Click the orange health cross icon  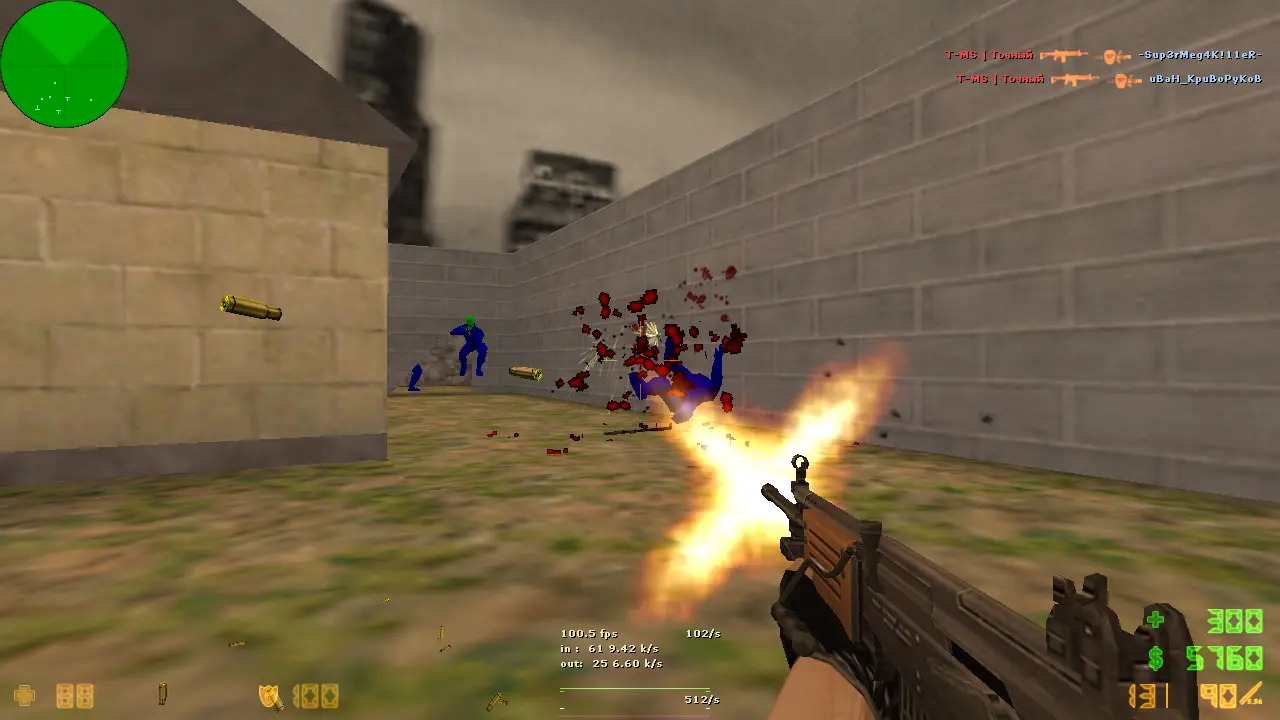pyautogui.click(x=24, y=695)
